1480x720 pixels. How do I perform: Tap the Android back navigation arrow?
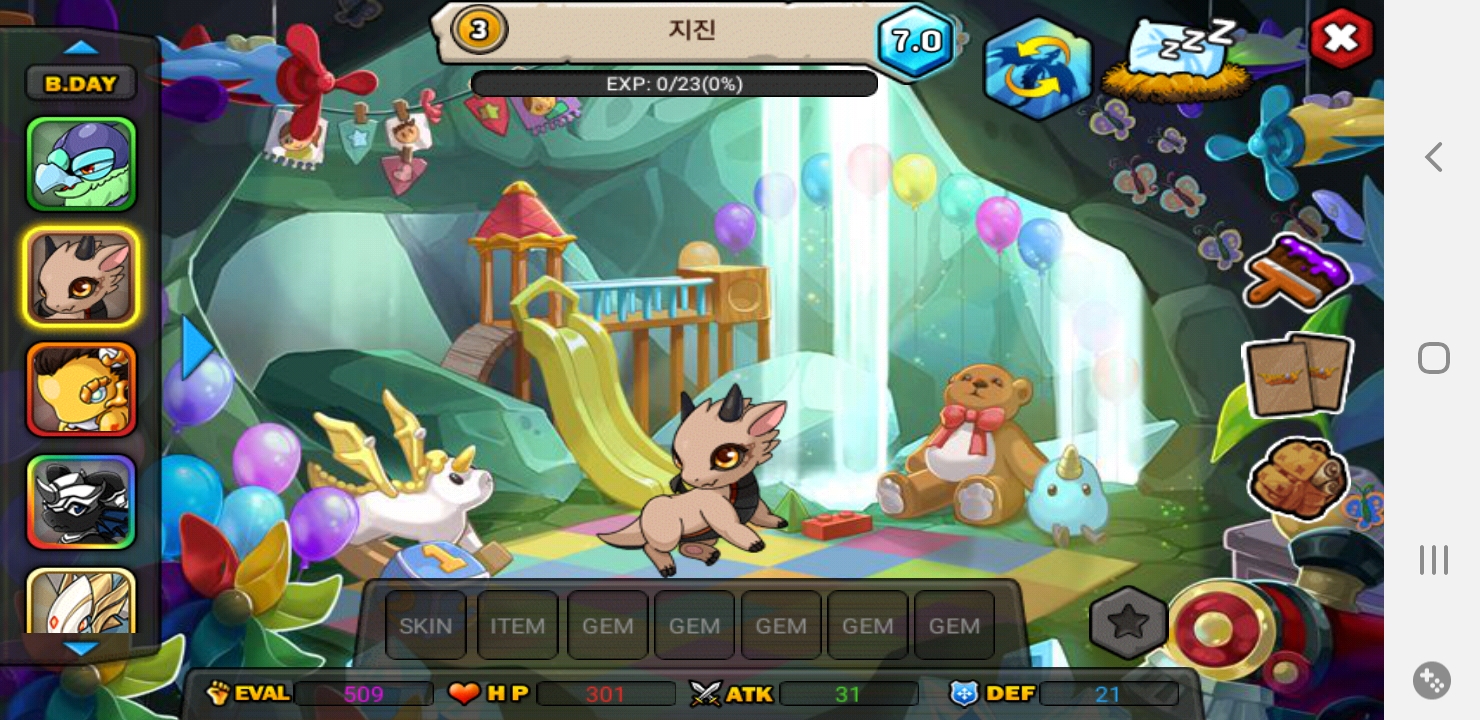(1434, 157)
